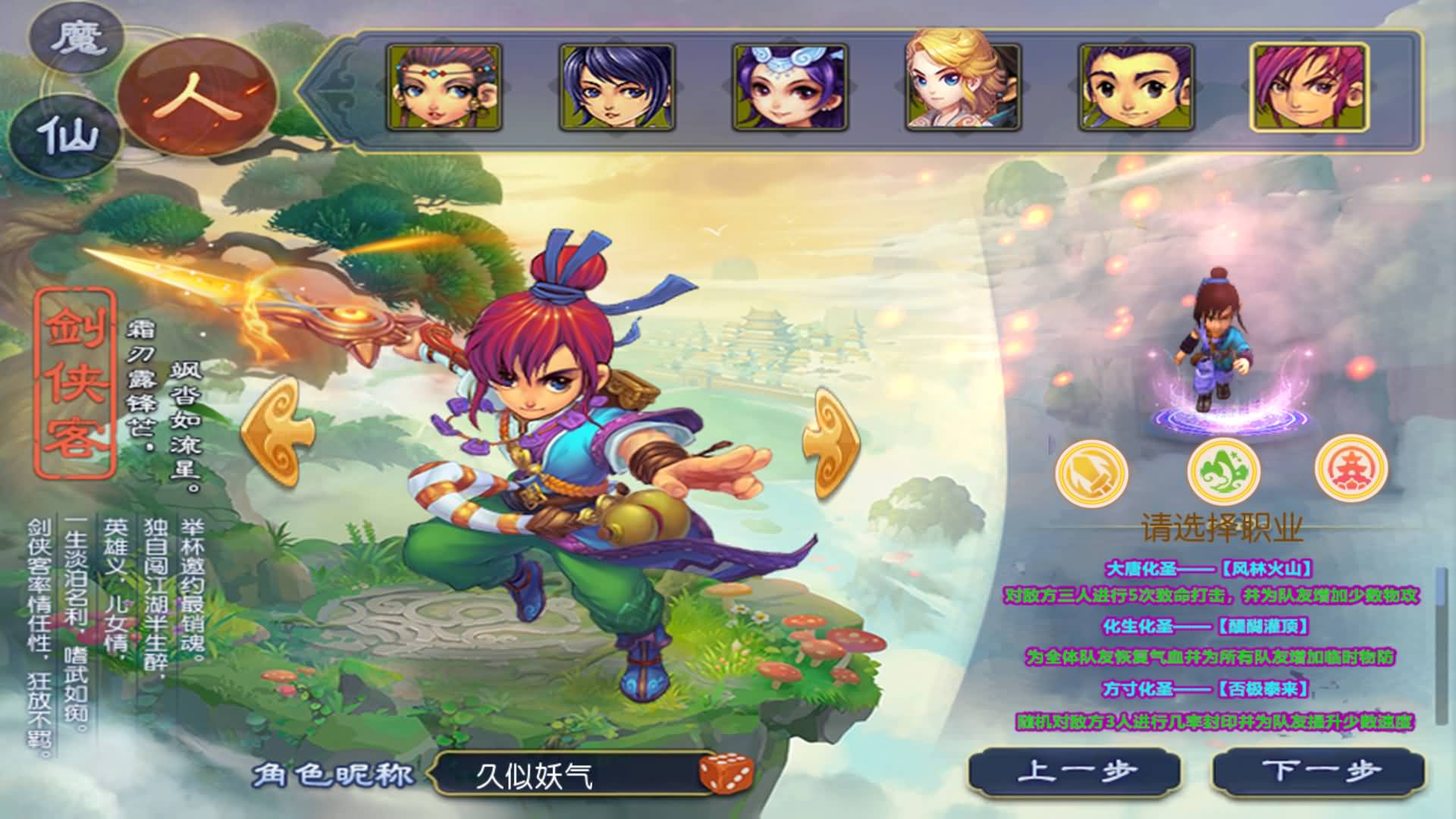This screenshot has width=1456, height=819.
Task: Click the right arrow to view next character
Action: tap(833, 438)
